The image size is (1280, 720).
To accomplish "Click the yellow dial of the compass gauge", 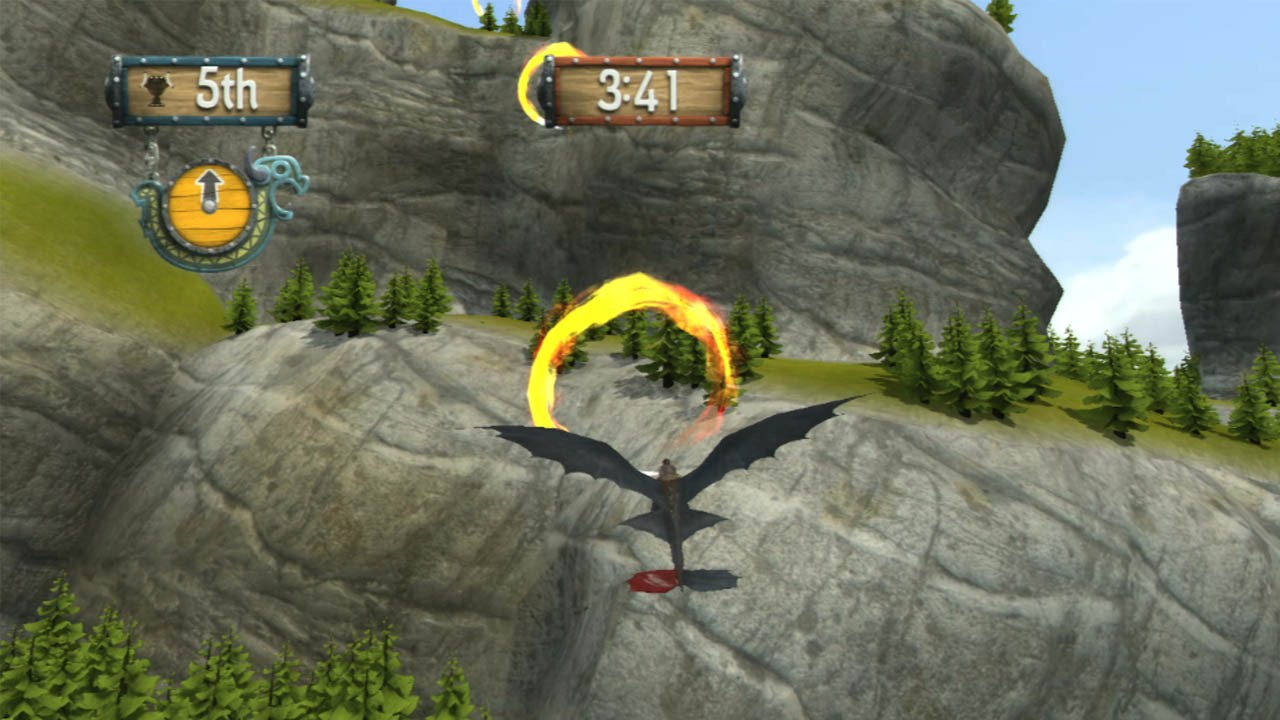I will click(208, 205).
